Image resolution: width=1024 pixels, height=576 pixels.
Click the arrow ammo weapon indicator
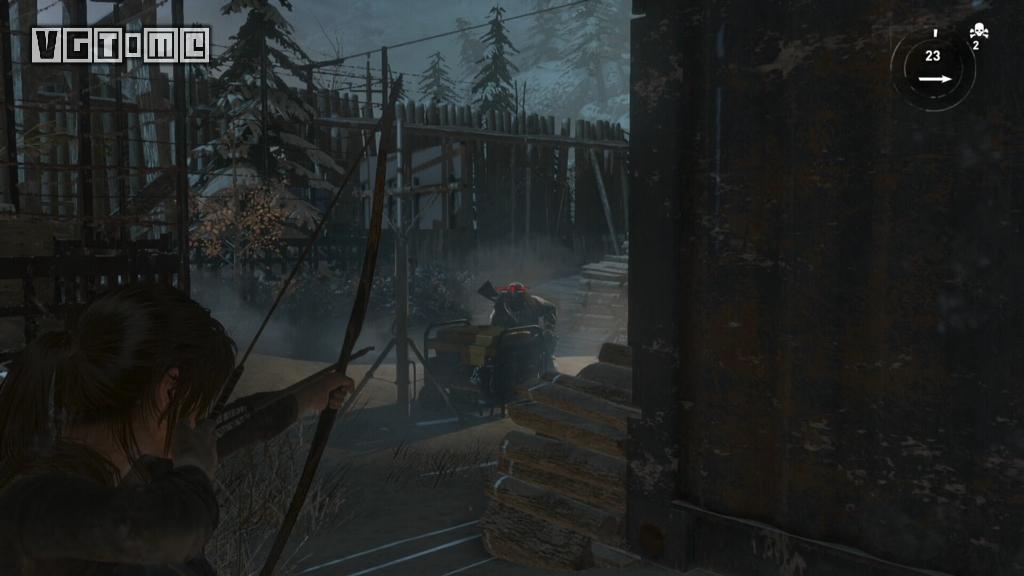coord(932,68)
